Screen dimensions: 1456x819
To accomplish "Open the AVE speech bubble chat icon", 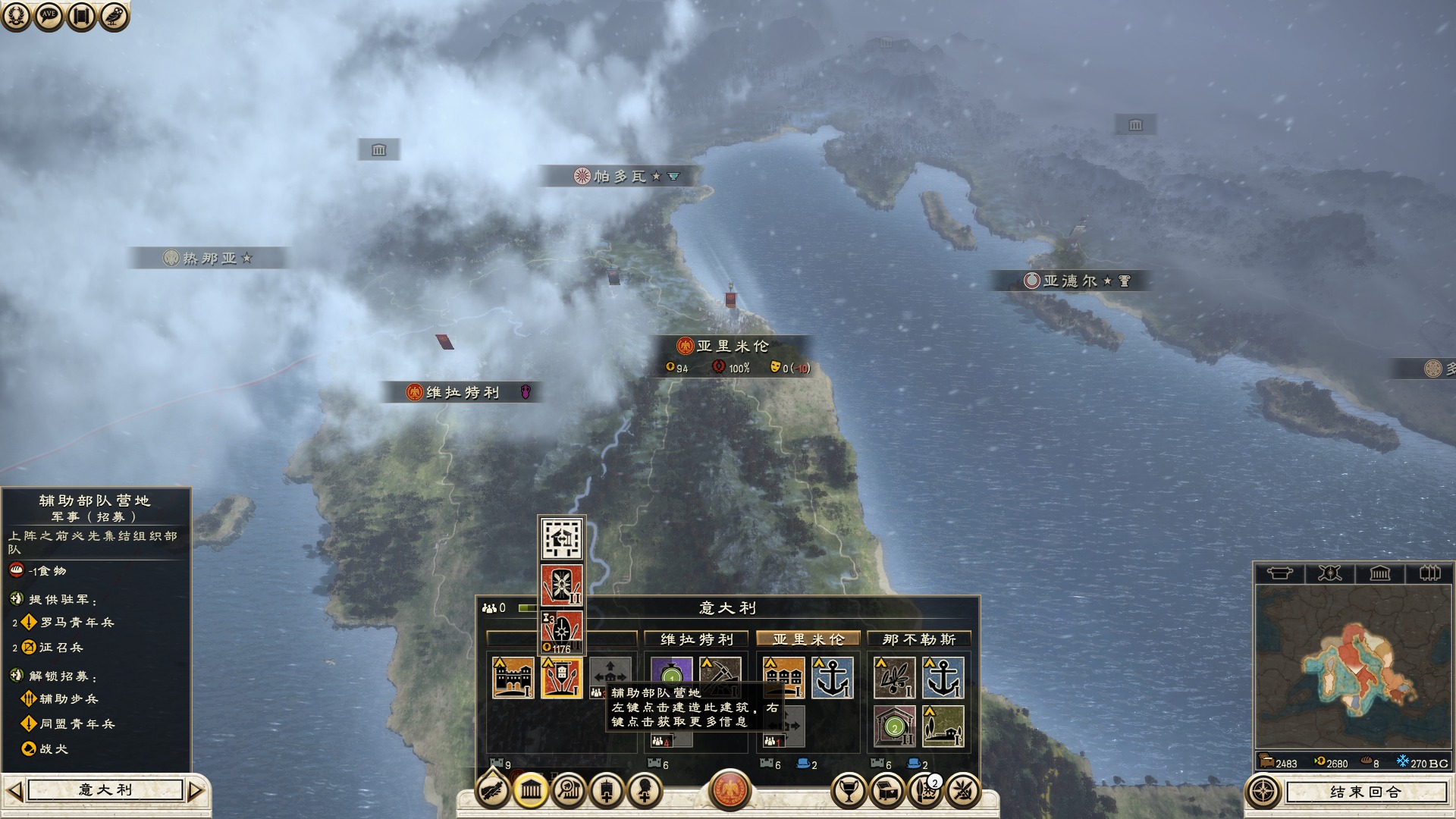I will point(49,15).
